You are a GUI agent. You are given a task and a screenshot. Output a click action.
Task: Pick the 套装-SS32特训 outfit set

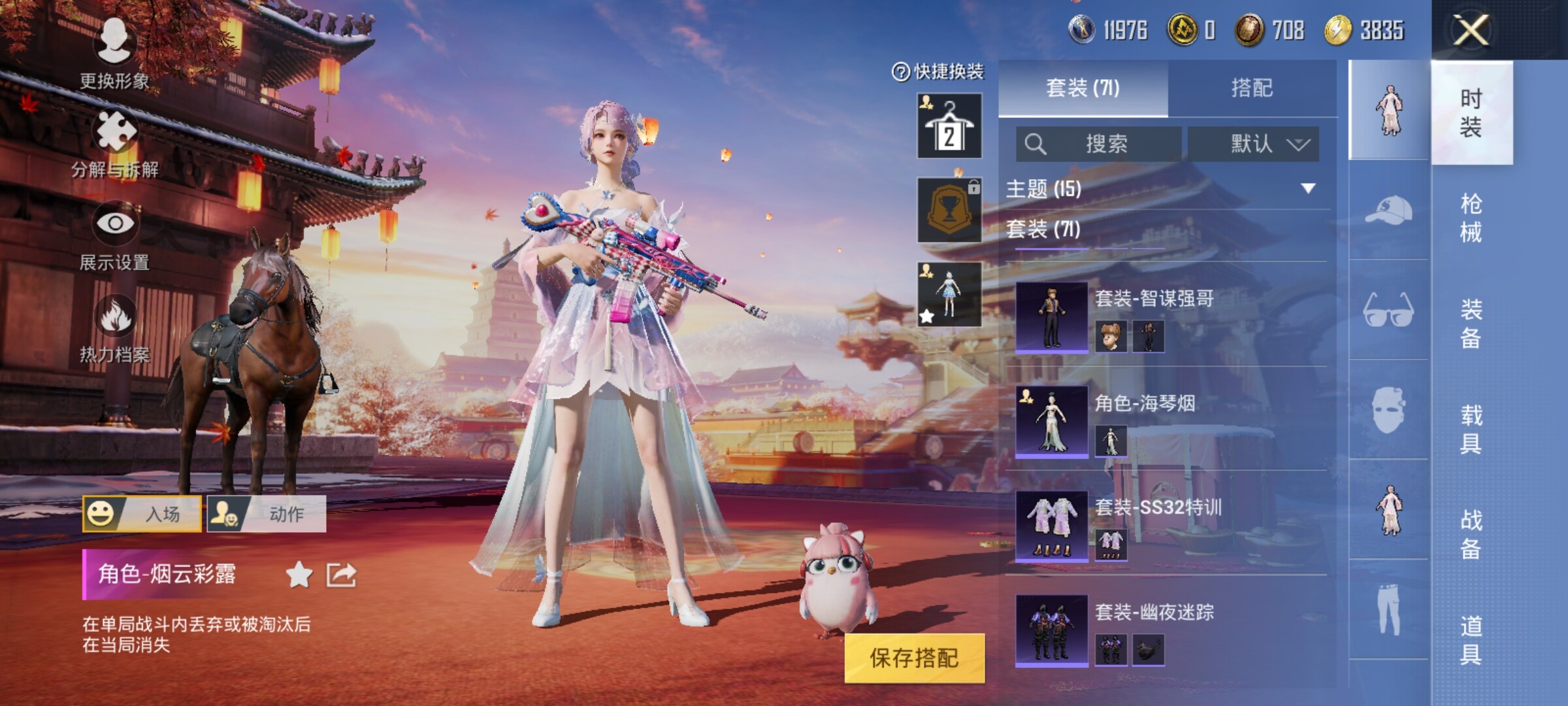(1169, 526)
